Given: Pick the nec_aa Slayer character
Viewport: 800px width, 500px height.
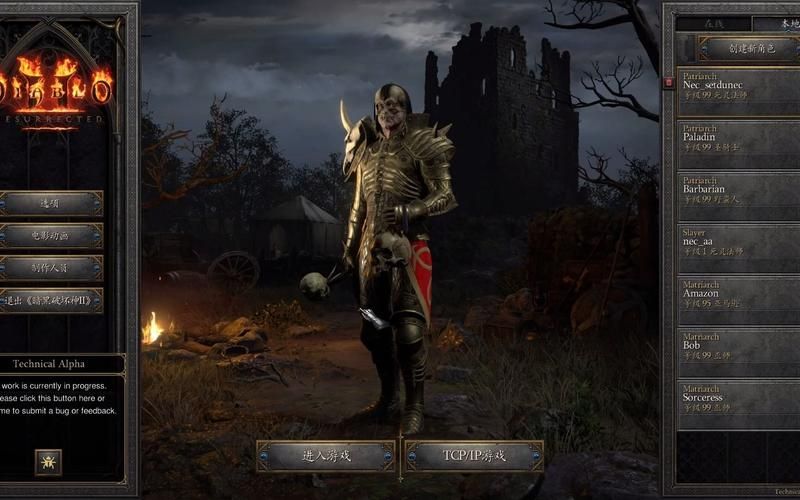Looking at the screenshot, I should click(x=740, y=244).
